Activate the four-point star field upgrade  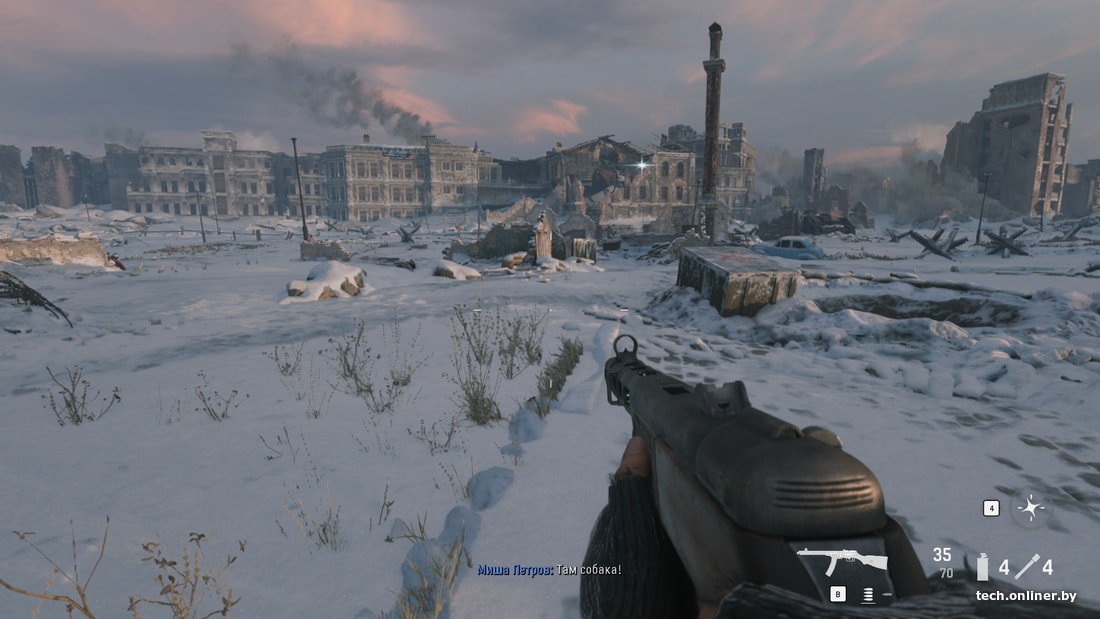(x=1030, y=507)
